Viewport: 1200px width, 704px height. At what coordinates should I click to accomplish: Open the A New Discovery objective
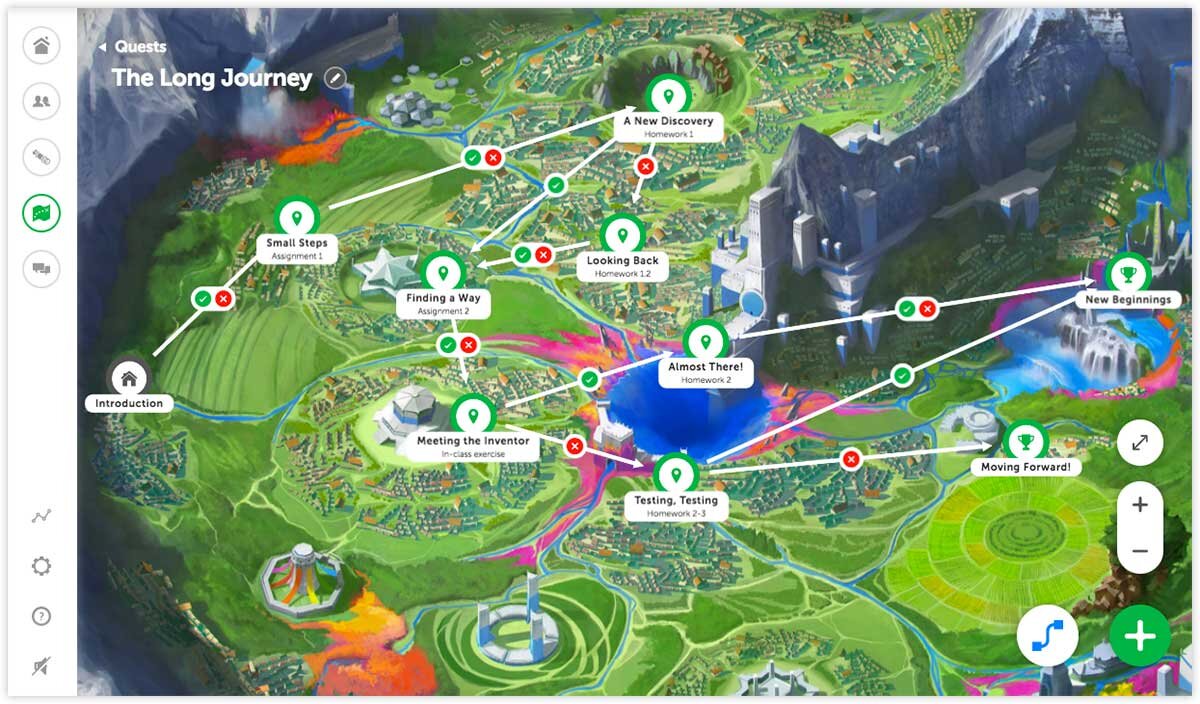(x=668, y=96)
